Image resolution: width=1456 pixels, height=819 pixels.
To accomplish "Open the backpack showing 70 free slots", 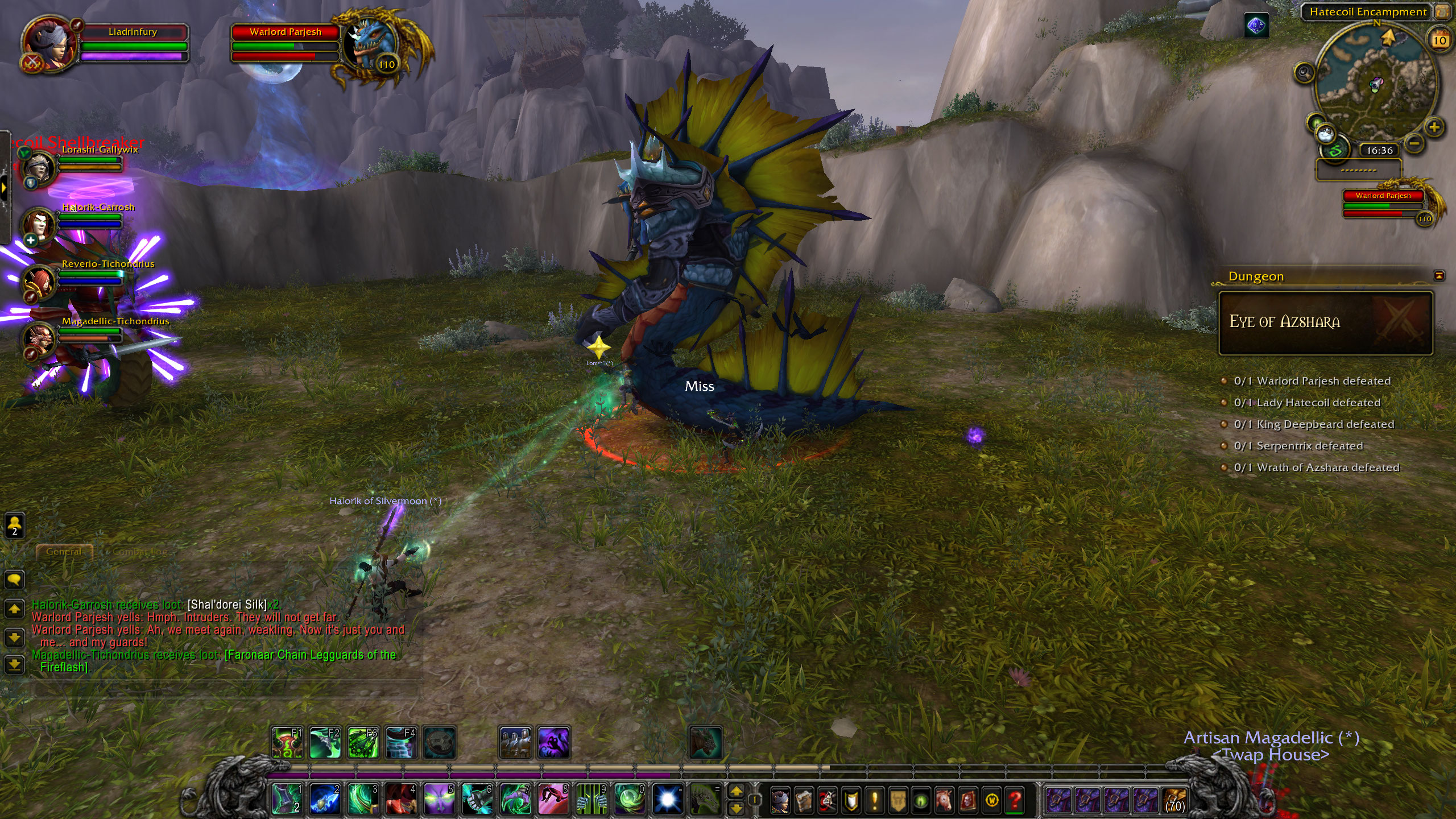I will (x=1174, y=801).
